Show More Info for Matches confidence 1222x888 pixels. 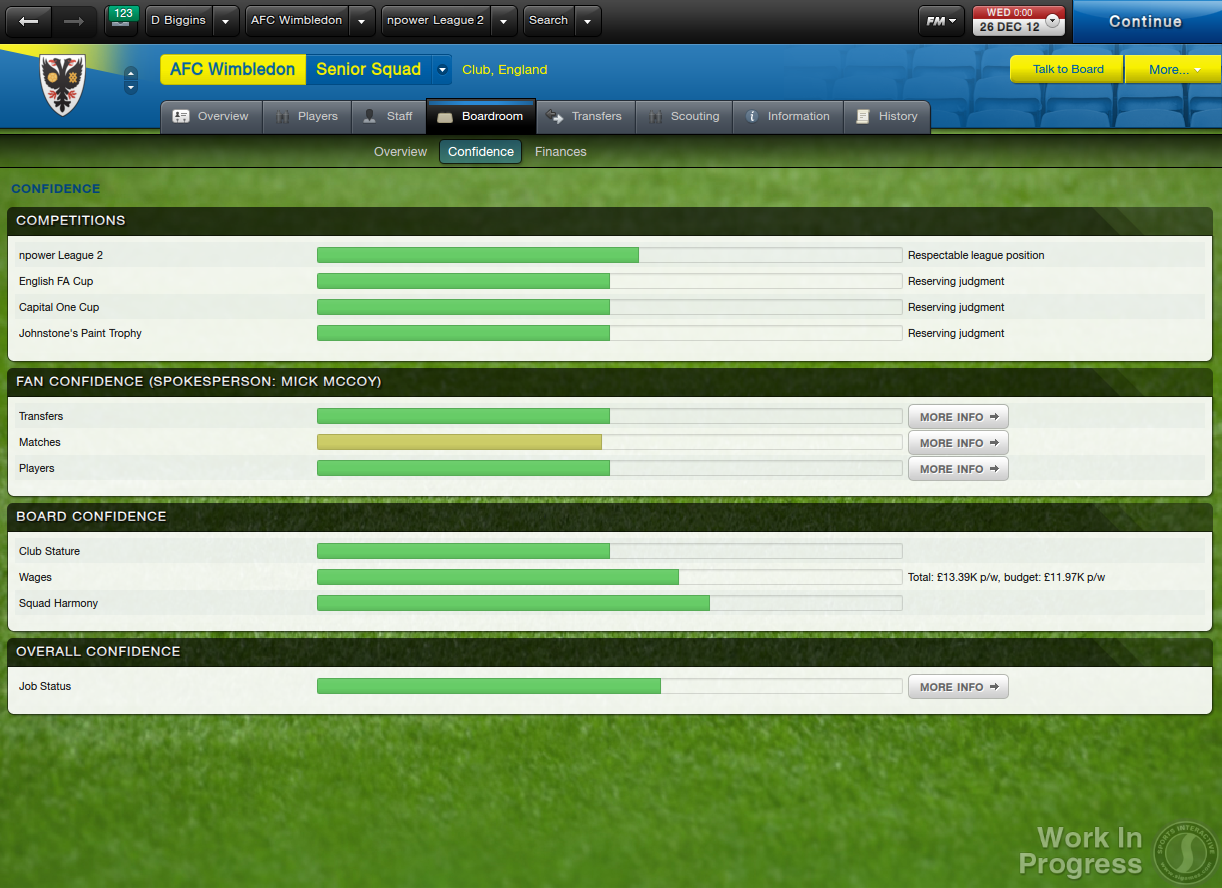958,443
